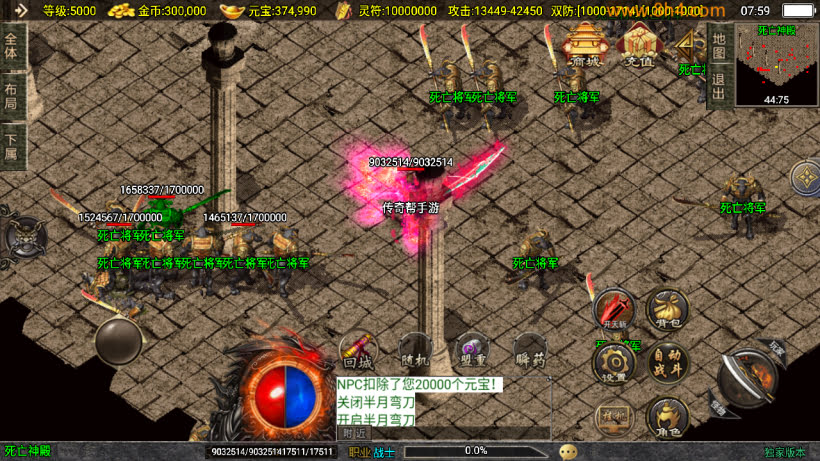The width and height of the screenshot is (820, 461).
Task: Use the 随机 random teleport item
Action: coord(414,350)
